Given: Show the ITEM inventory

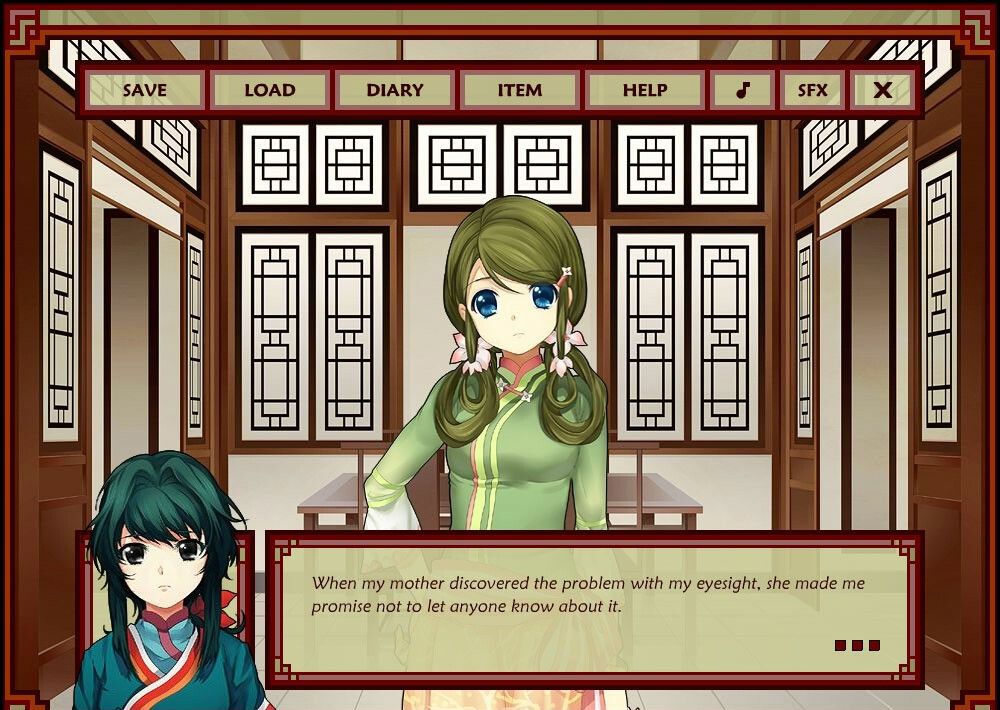Looking at the screenshot, I should (520, 90).
